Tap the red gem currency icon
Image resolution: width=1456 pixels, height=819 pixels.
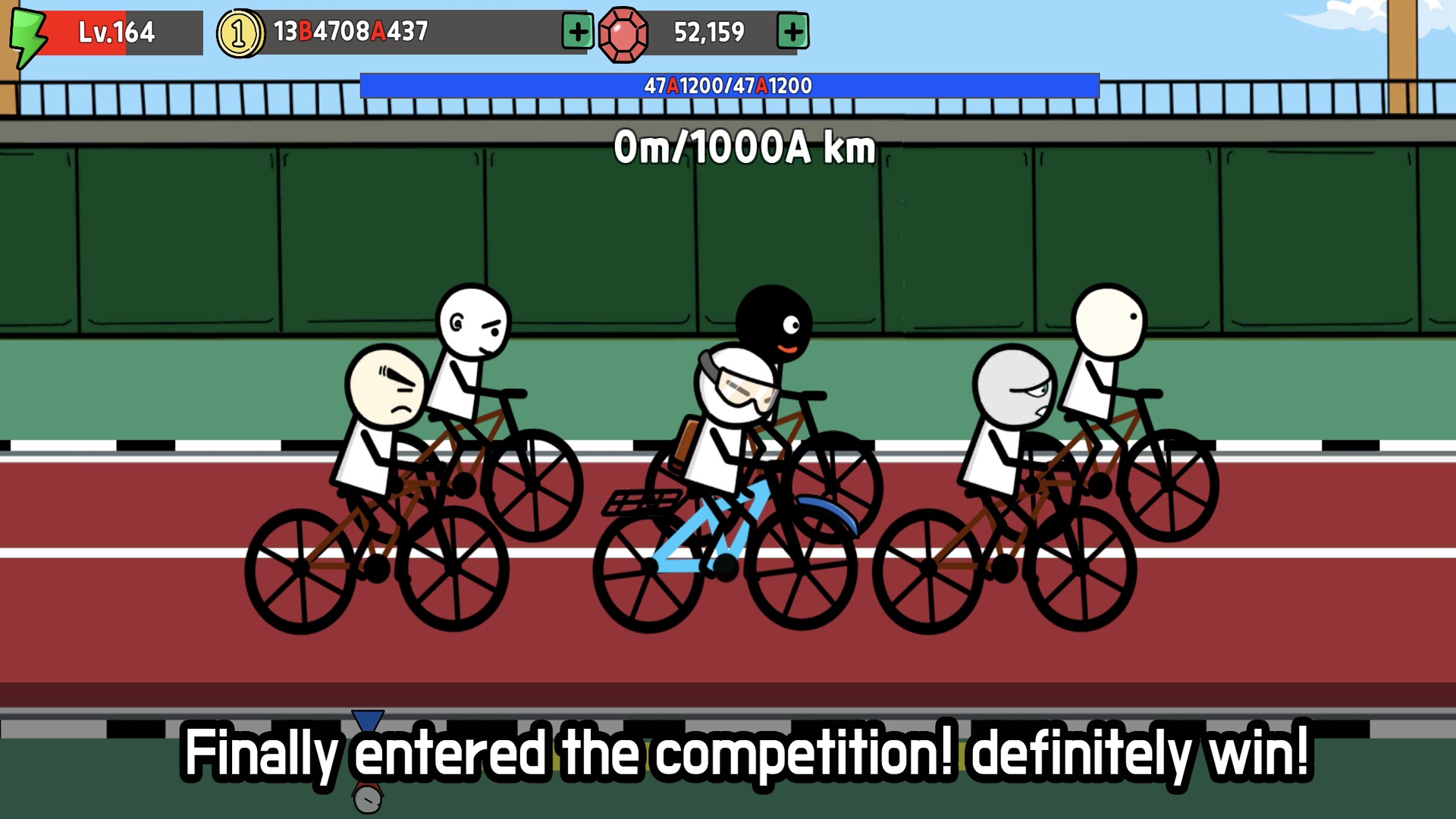point(622,31)
